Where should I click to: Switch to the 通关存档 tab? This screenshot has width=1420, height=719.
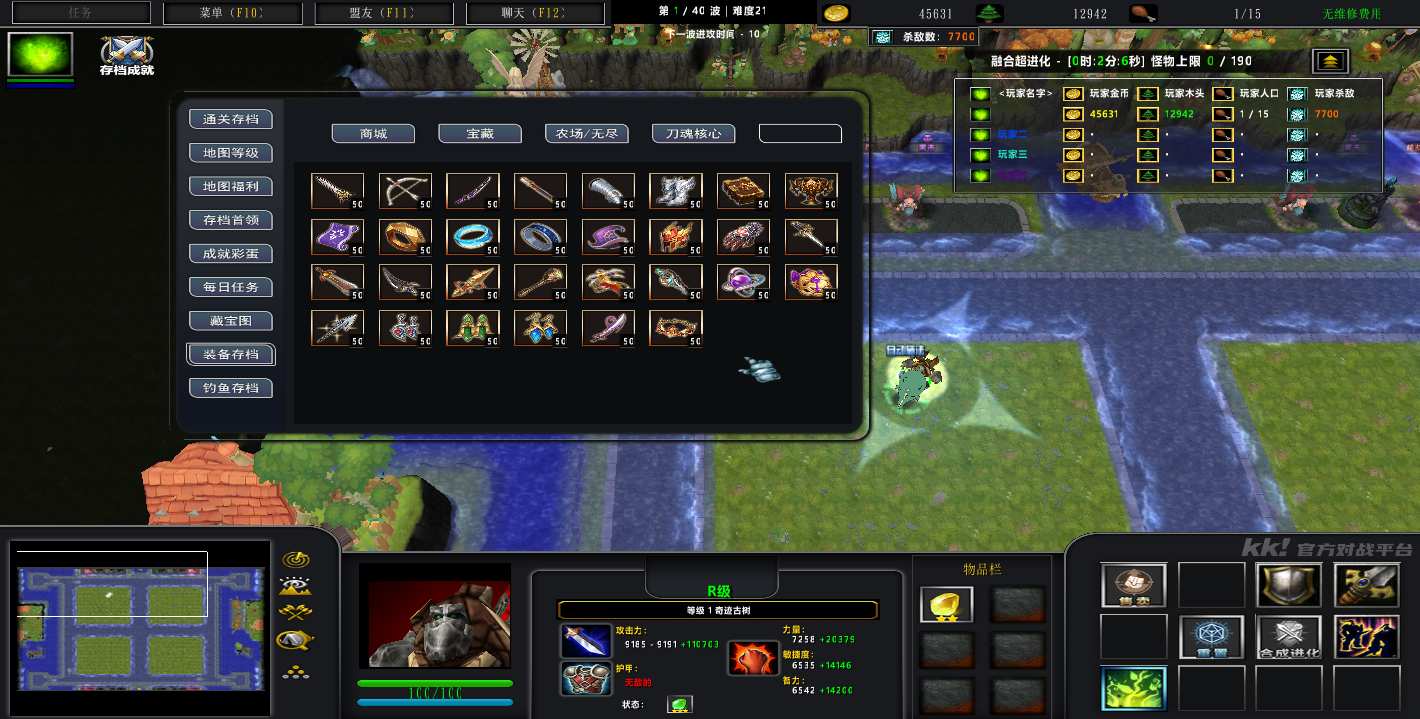tap(231, 119)
